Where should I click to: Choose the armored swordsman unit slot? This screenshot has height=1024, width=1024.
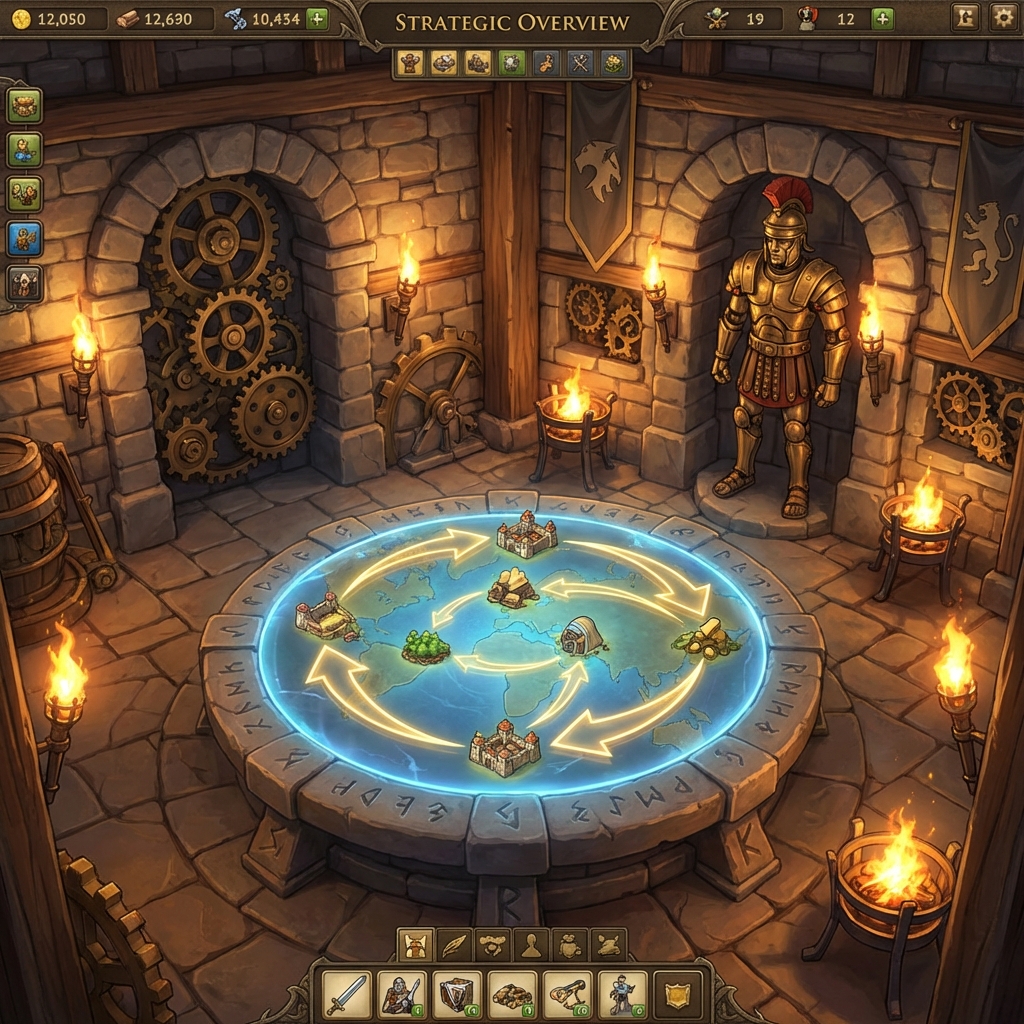(x=402, y=995)
